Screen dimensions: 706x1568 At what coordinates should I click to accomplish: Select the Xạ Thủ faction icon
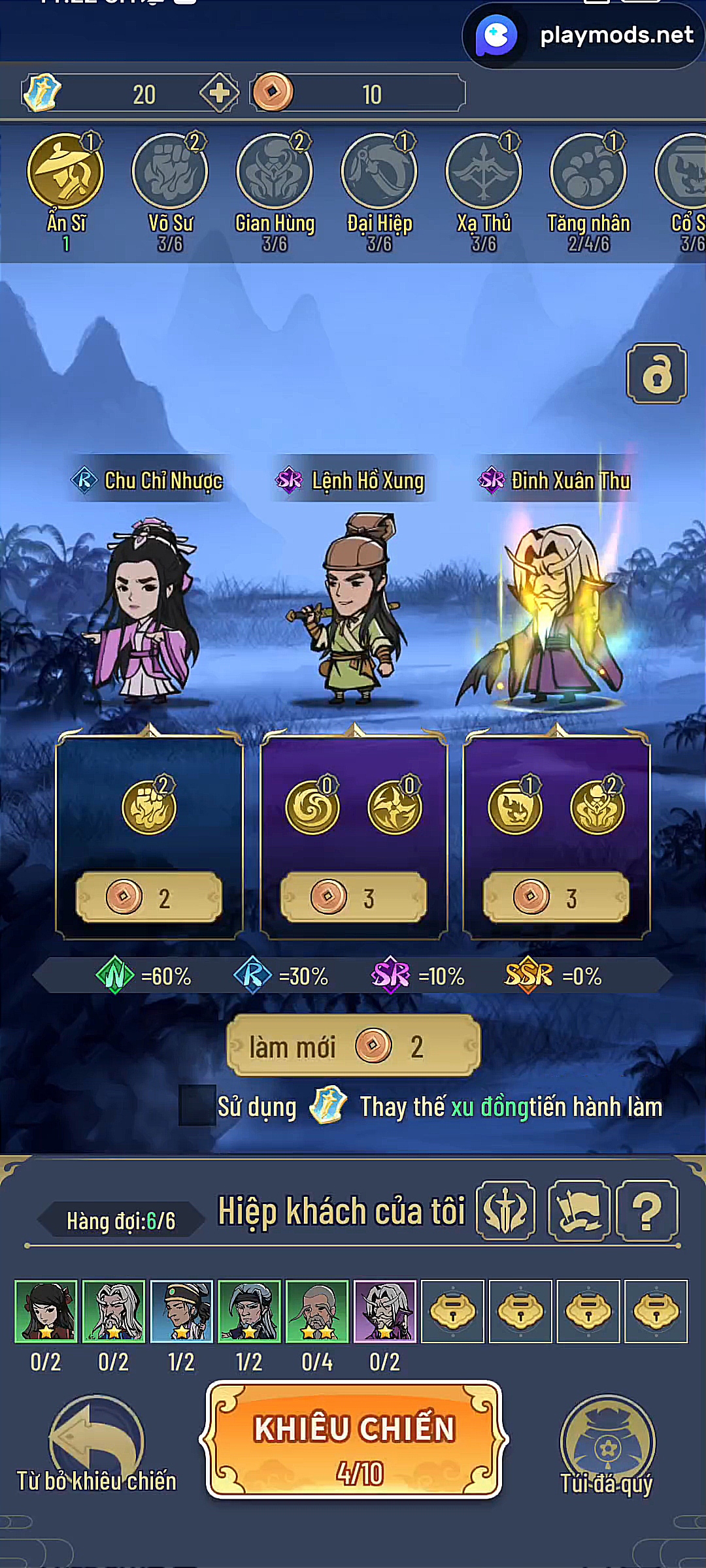(x=484, y=172)
